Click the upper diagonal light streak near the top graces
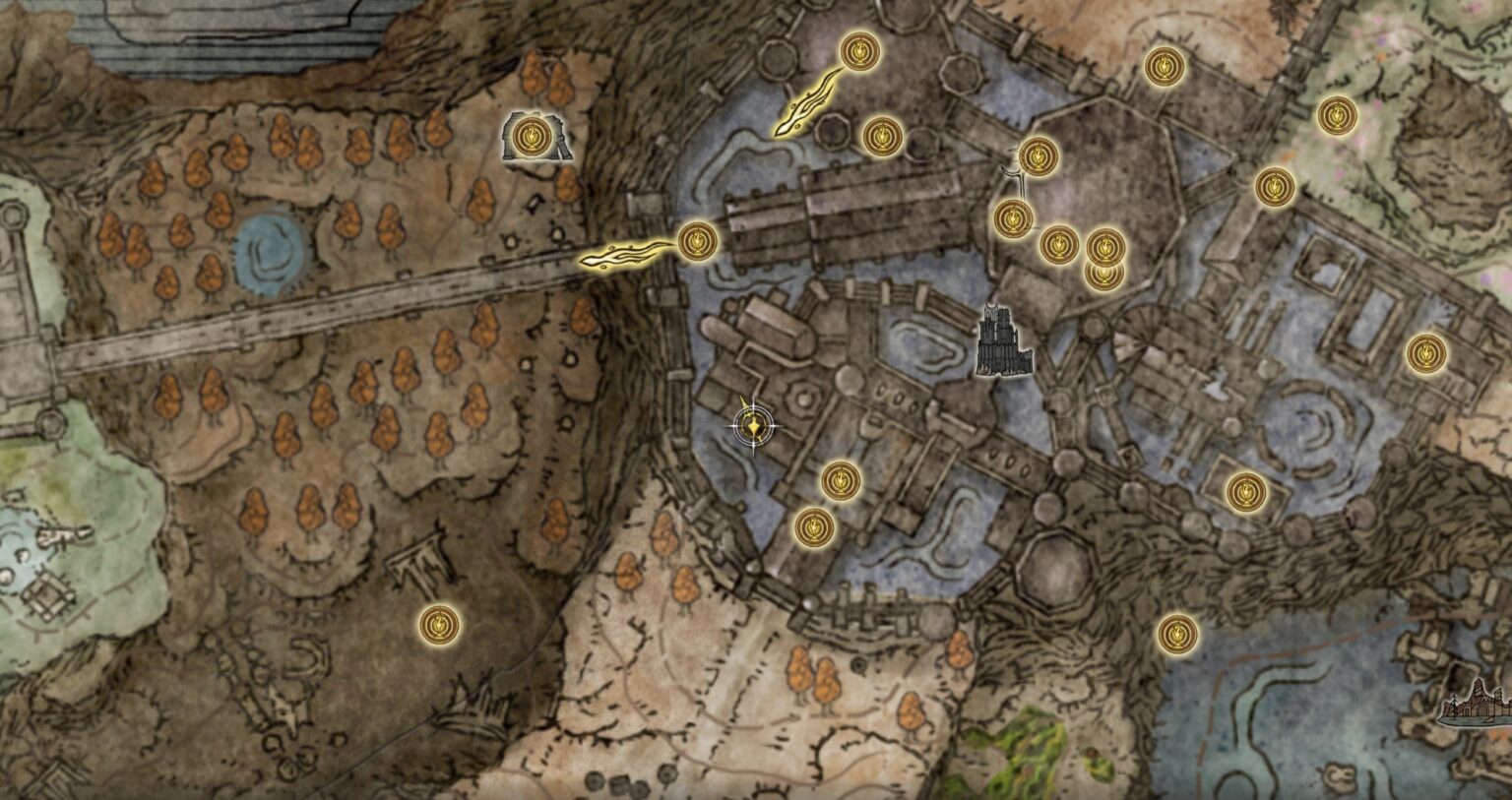The image size is (1512, 800). [807, 103]
